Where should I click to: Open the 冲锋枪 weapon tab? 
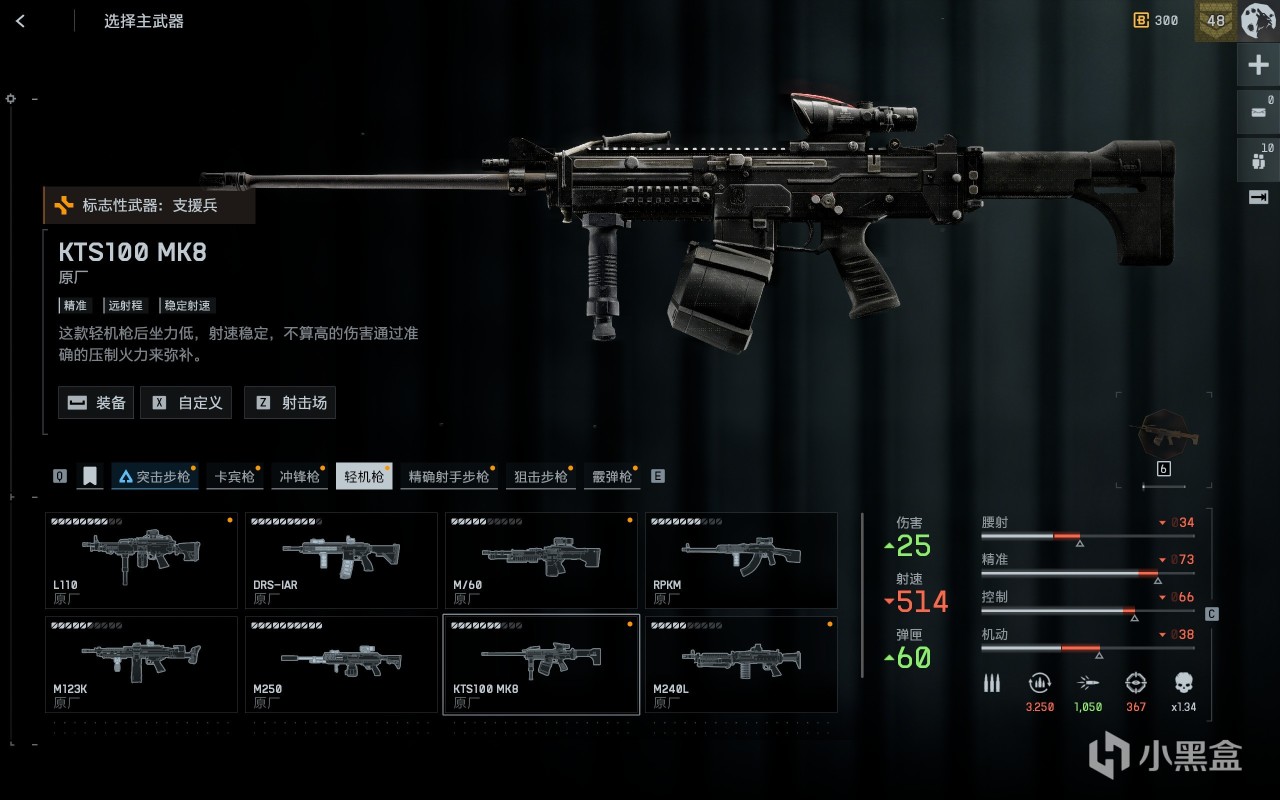[299, 477]
